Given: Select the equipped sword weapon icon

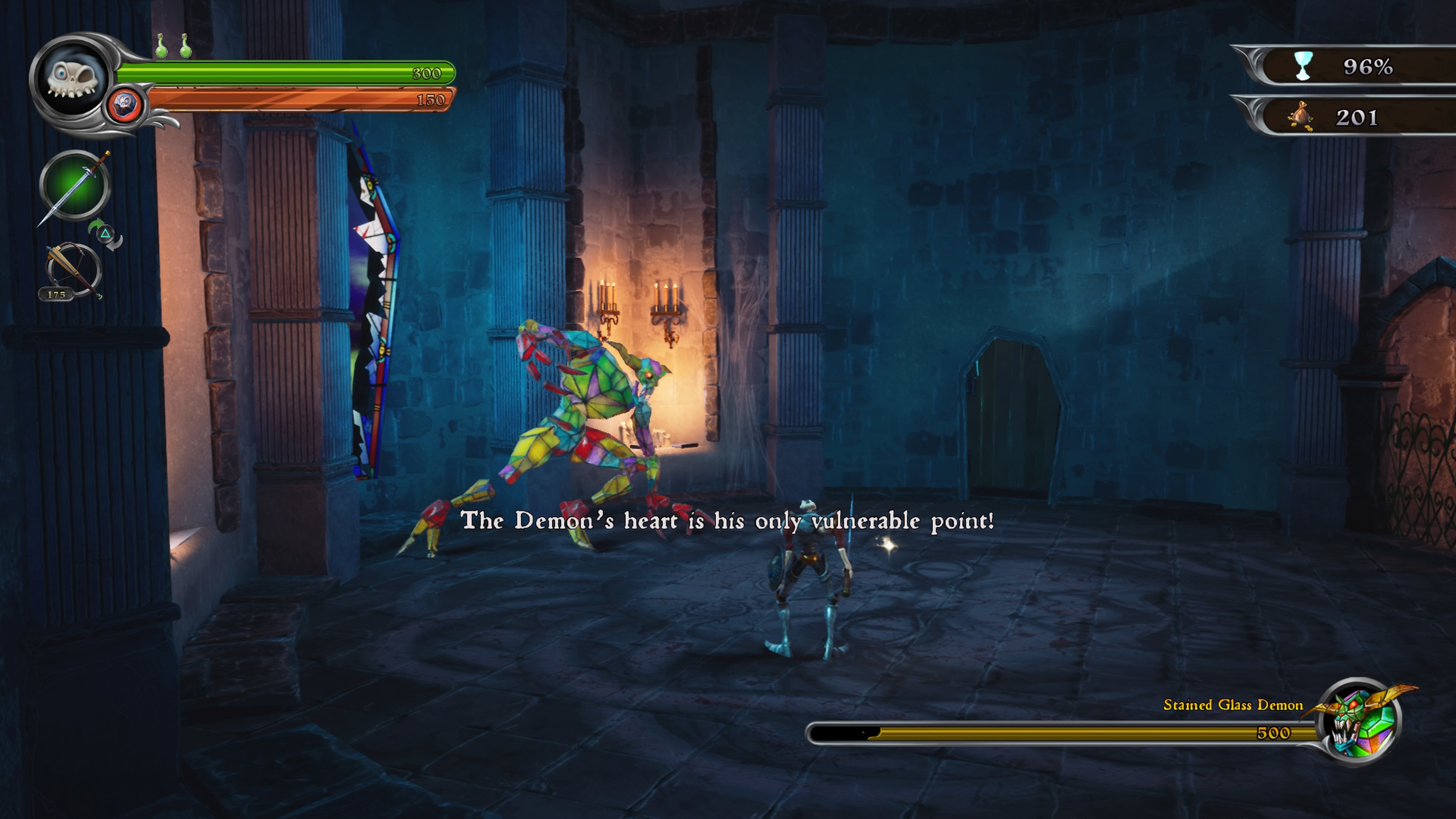Looking at the screenshot, I should (x=75, y=186).
